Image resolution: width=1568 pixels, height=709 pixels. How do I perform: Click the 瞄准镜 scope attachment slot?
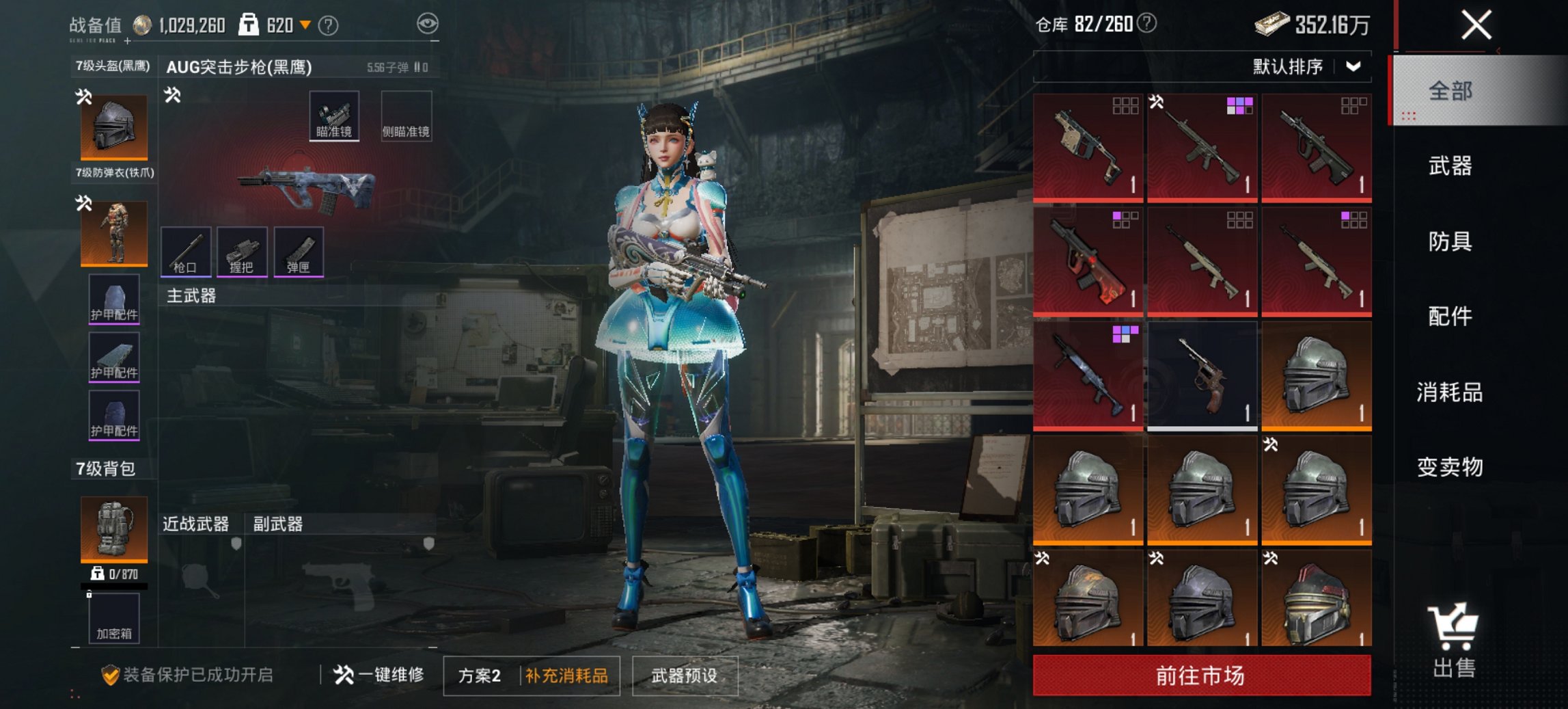334,116
